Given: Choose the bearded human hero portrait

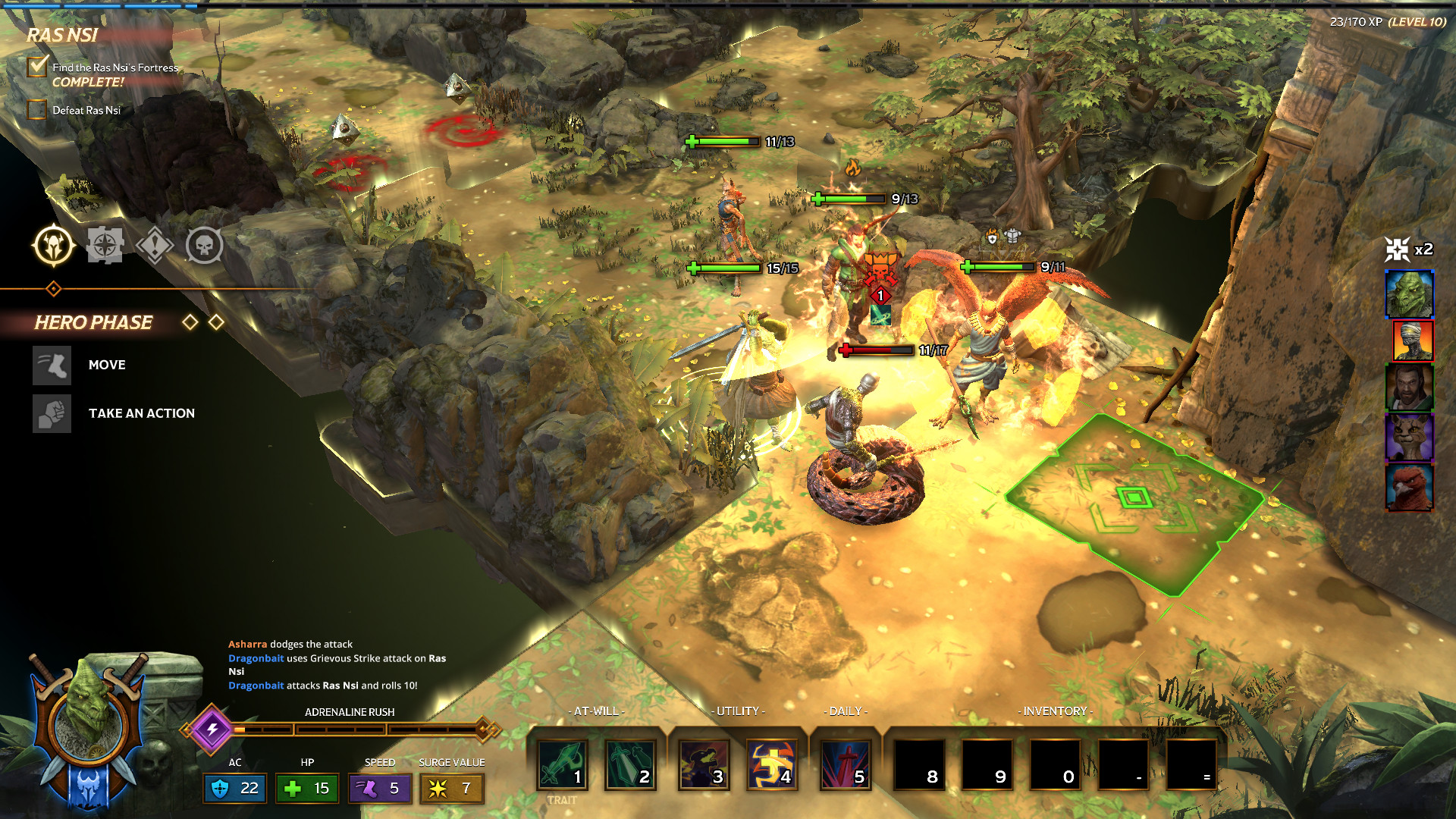Looking at the screenshot, I should click(x=1409, y=388).
